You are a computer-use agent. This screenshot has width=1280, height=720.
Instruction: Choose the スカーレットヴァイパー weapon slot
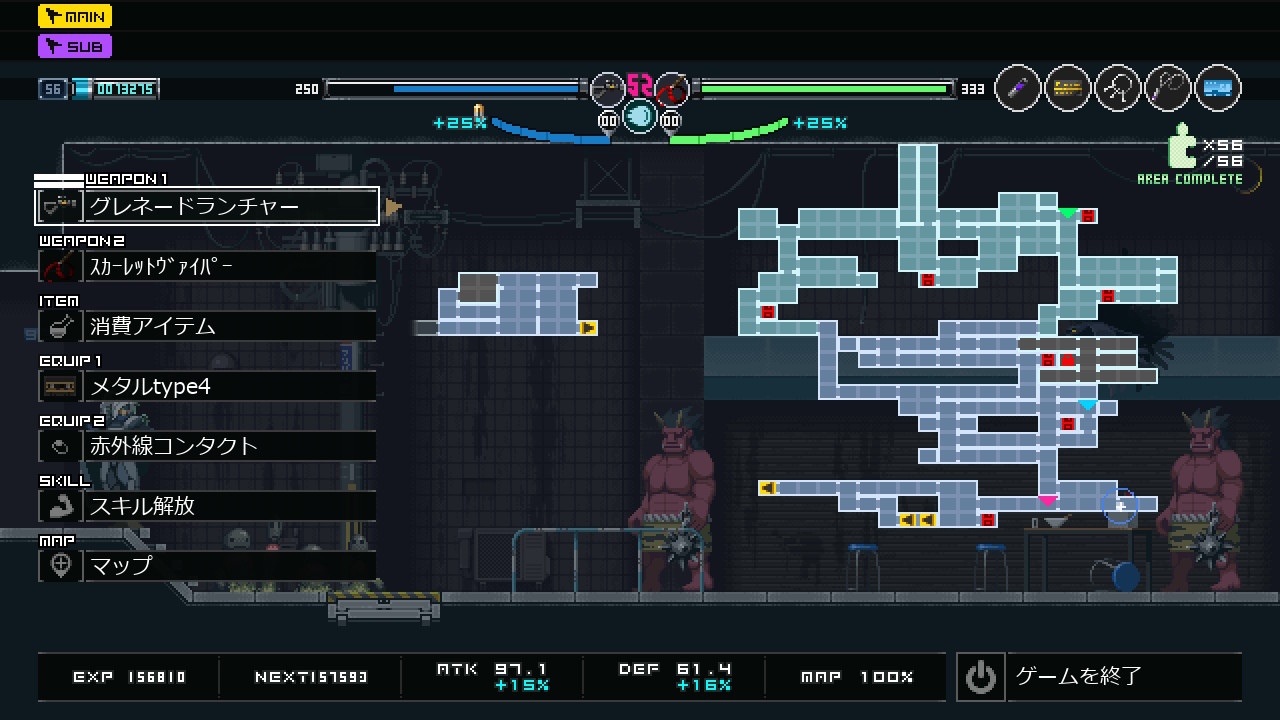click(x=207, y=267)
